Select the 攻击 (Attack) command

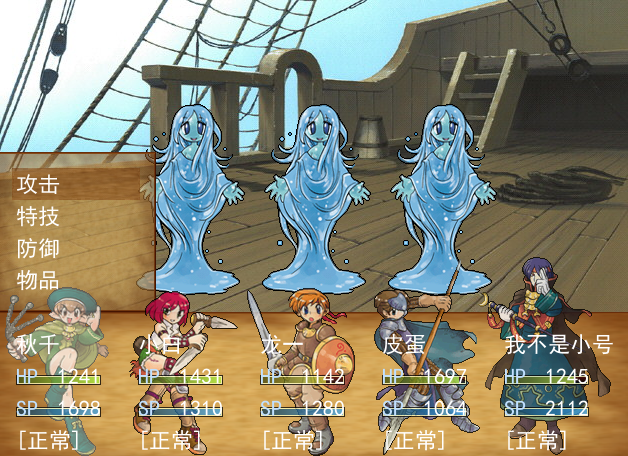[x=38, y=184]
